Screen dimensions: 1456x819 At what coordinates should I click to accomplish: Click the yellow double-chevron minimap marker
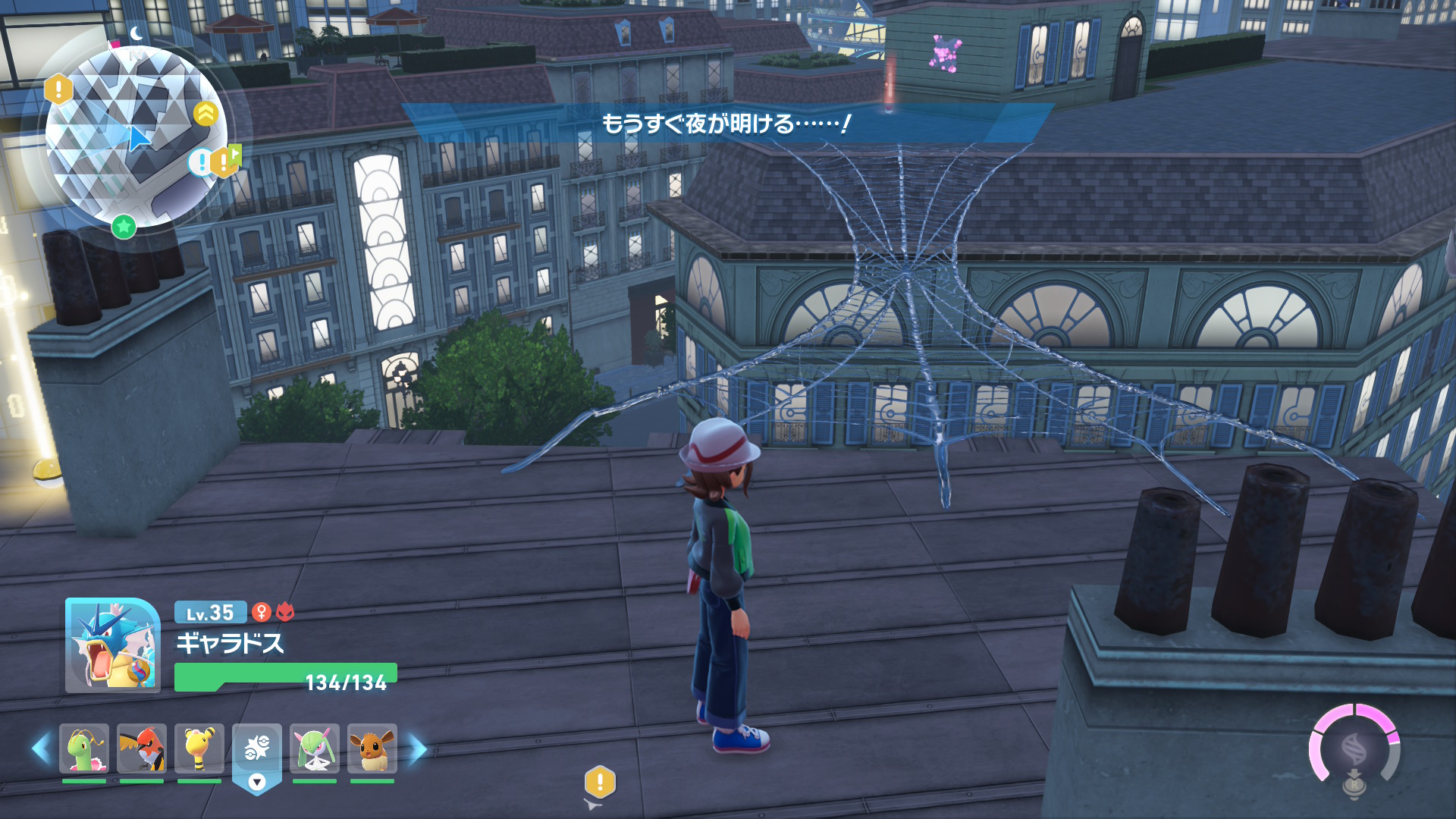point(206,114)
